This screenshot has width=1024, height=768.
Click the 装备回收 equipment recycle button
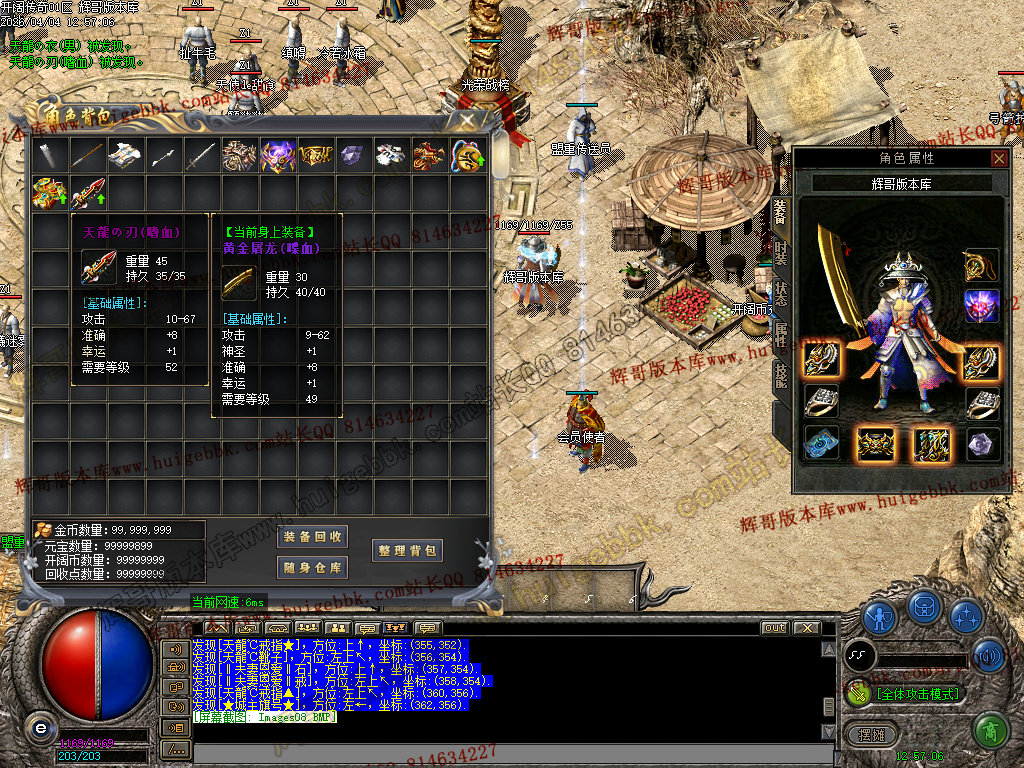312,537
